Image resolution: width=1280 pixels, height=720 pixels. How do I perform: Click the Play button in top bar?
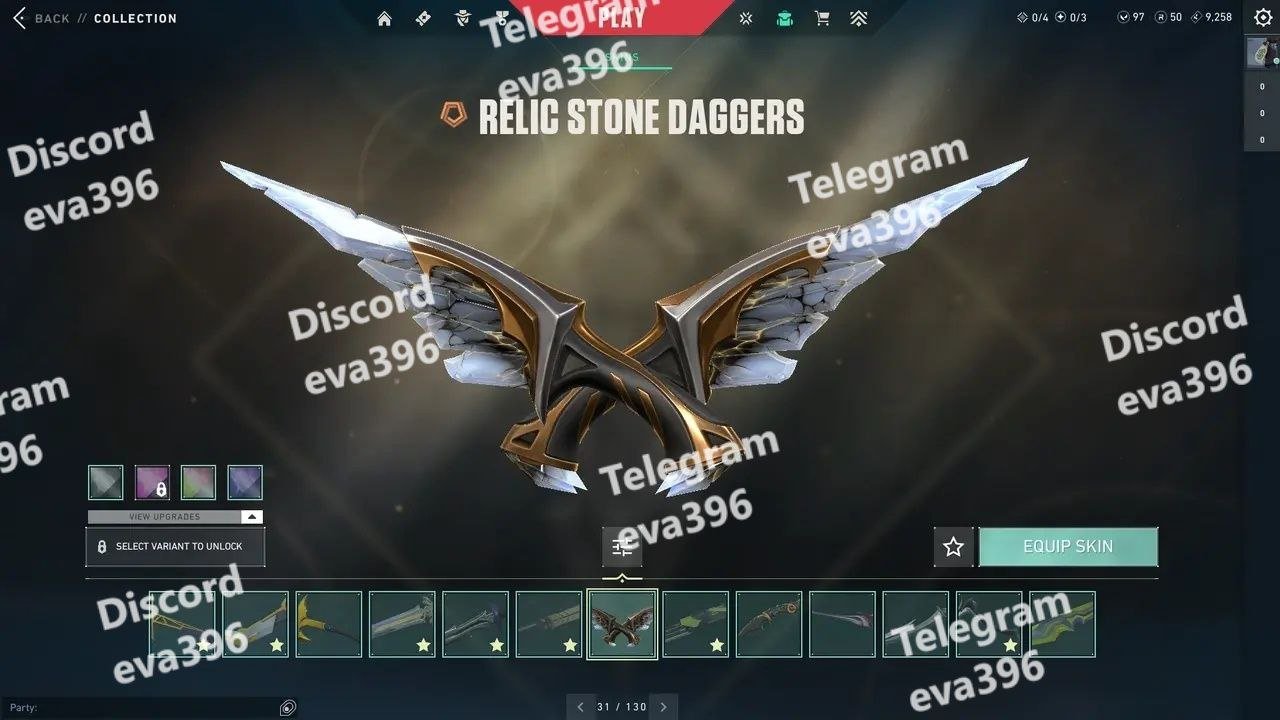click(621, 17)
